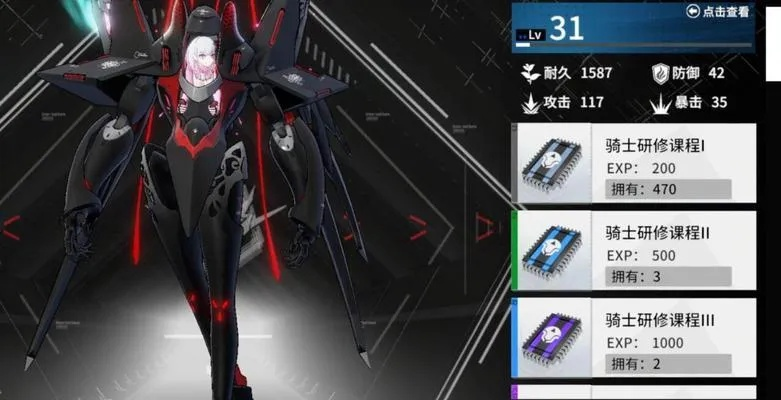The width and height of the screenshot is (781, 400).
Task: Choose 骑士研修课程II EXP item
Action: coord(634,253)
